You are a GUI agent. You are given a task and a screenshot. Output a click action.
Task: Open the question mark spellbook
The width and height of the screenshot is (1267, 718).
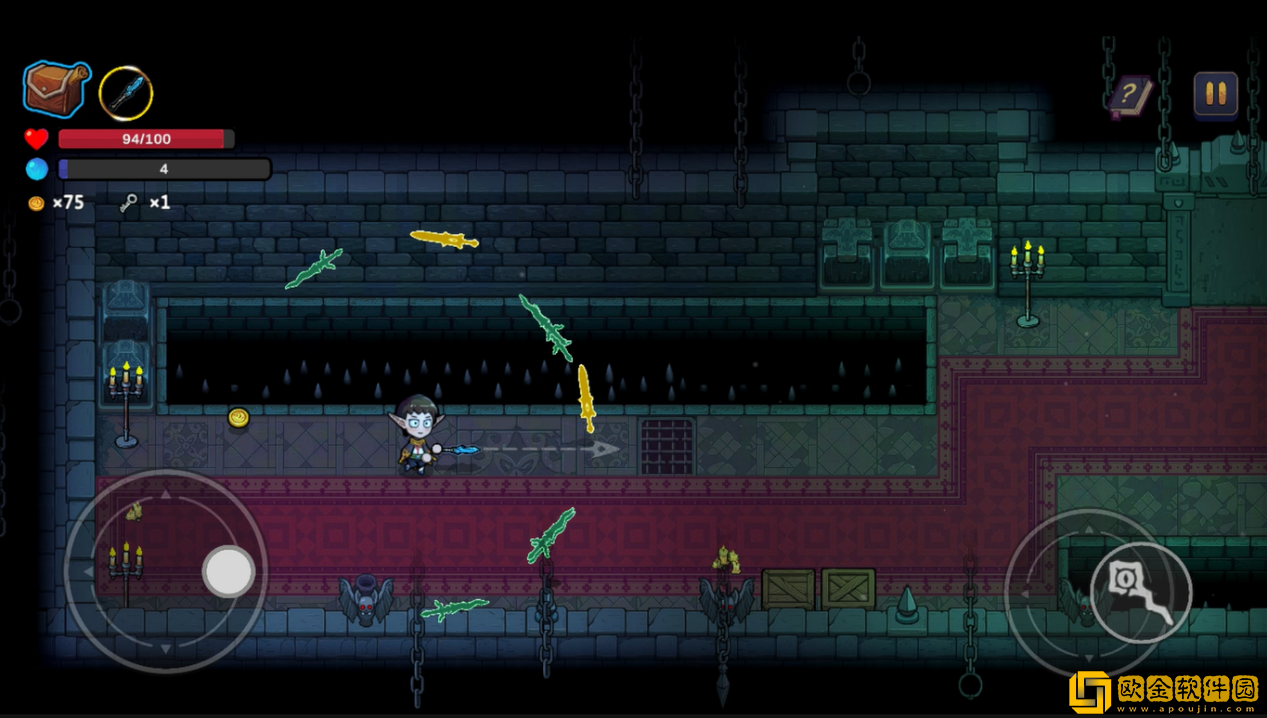point(1129,96)
